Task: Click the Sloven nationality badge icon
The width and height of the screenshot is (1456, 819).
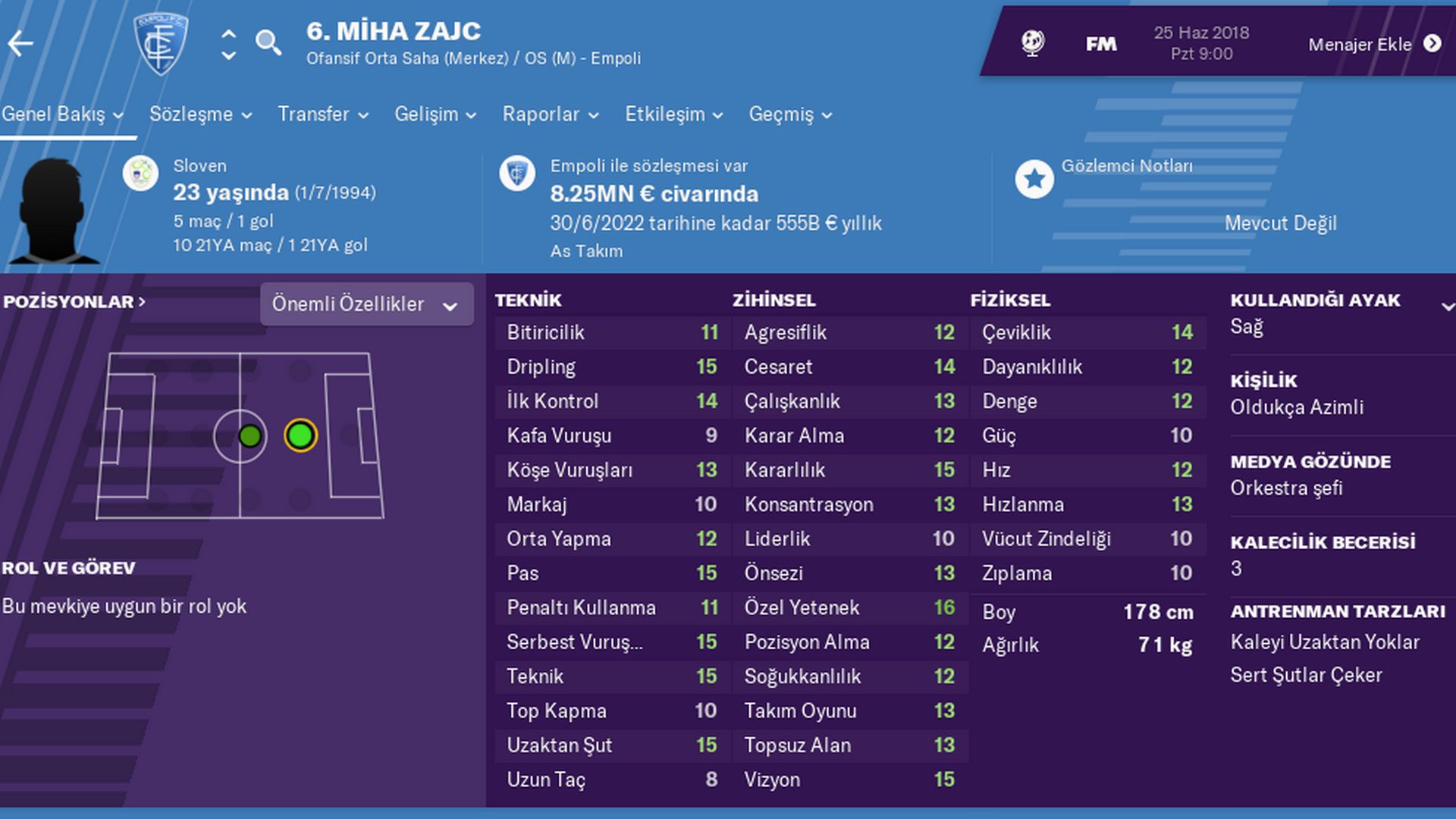Action: [142, 172]
